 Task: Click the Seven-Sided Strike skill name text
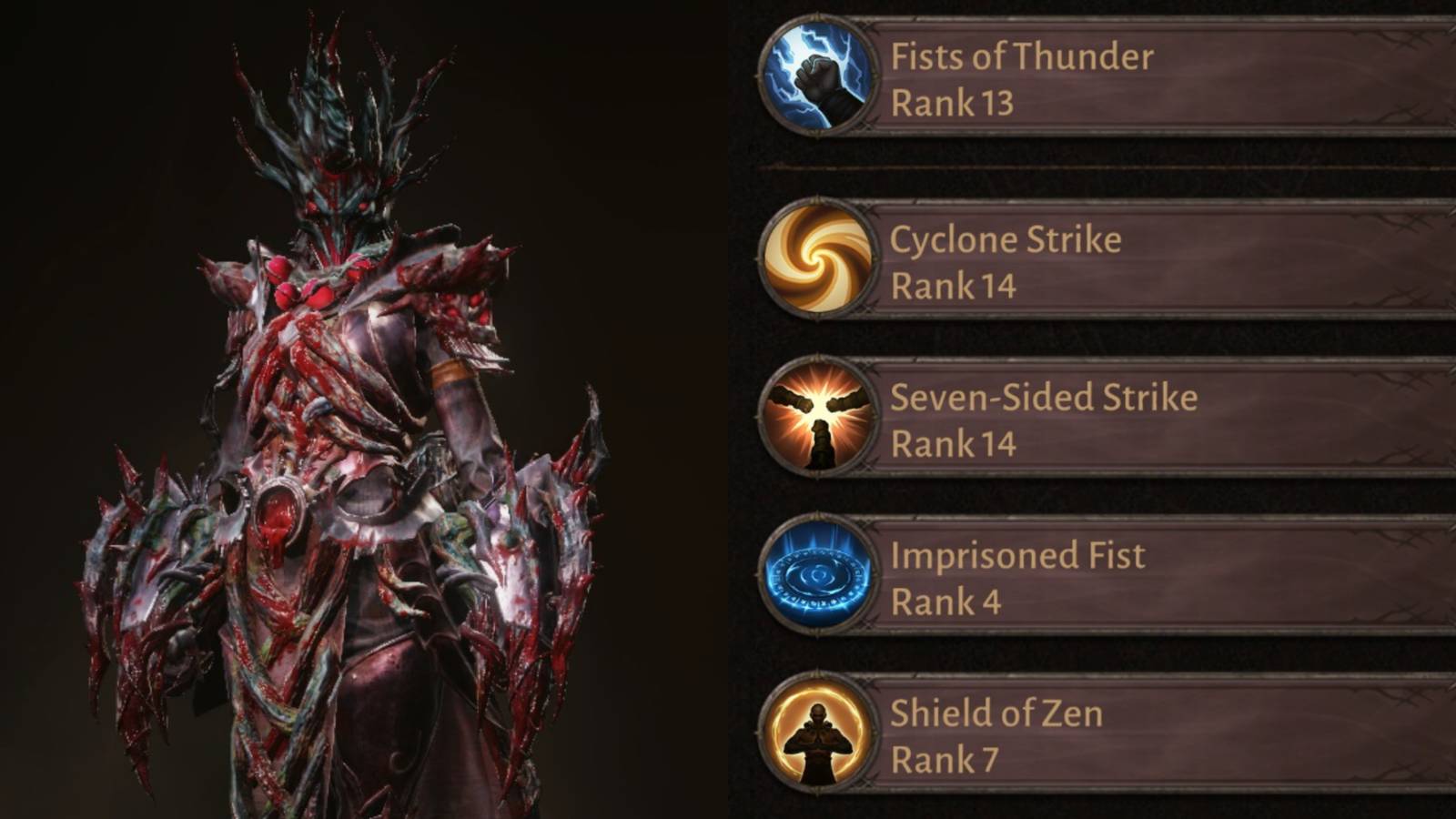(1043, 396)
